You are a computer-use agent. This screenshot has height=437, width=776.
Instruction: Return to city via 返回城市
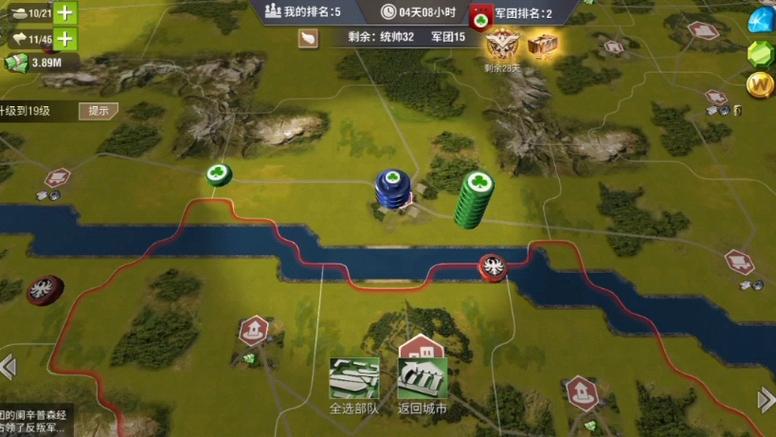pos(422,385)
